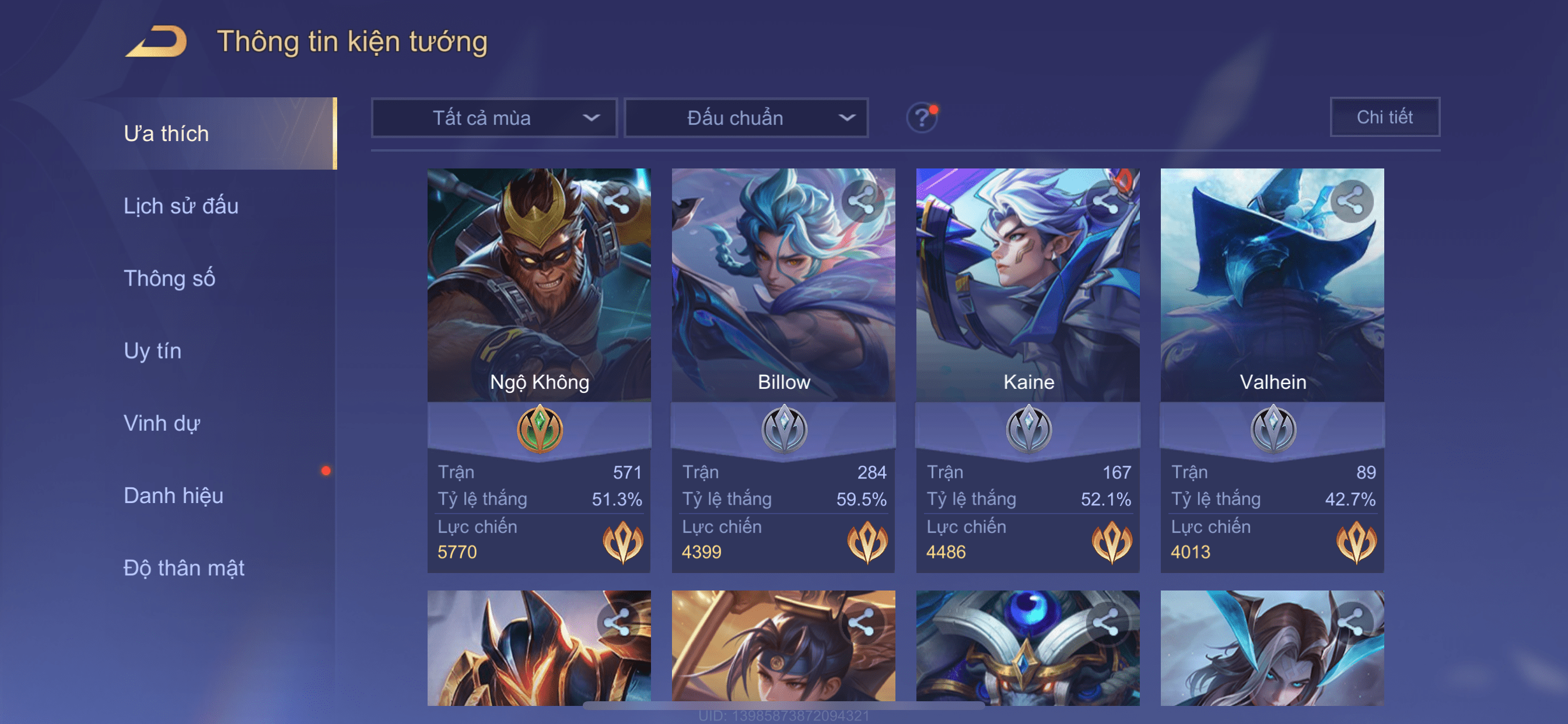The height and width of the screenshot is (724, 1568).
Task: Share the Kaine hero stats
Action: click(1106, 201)
